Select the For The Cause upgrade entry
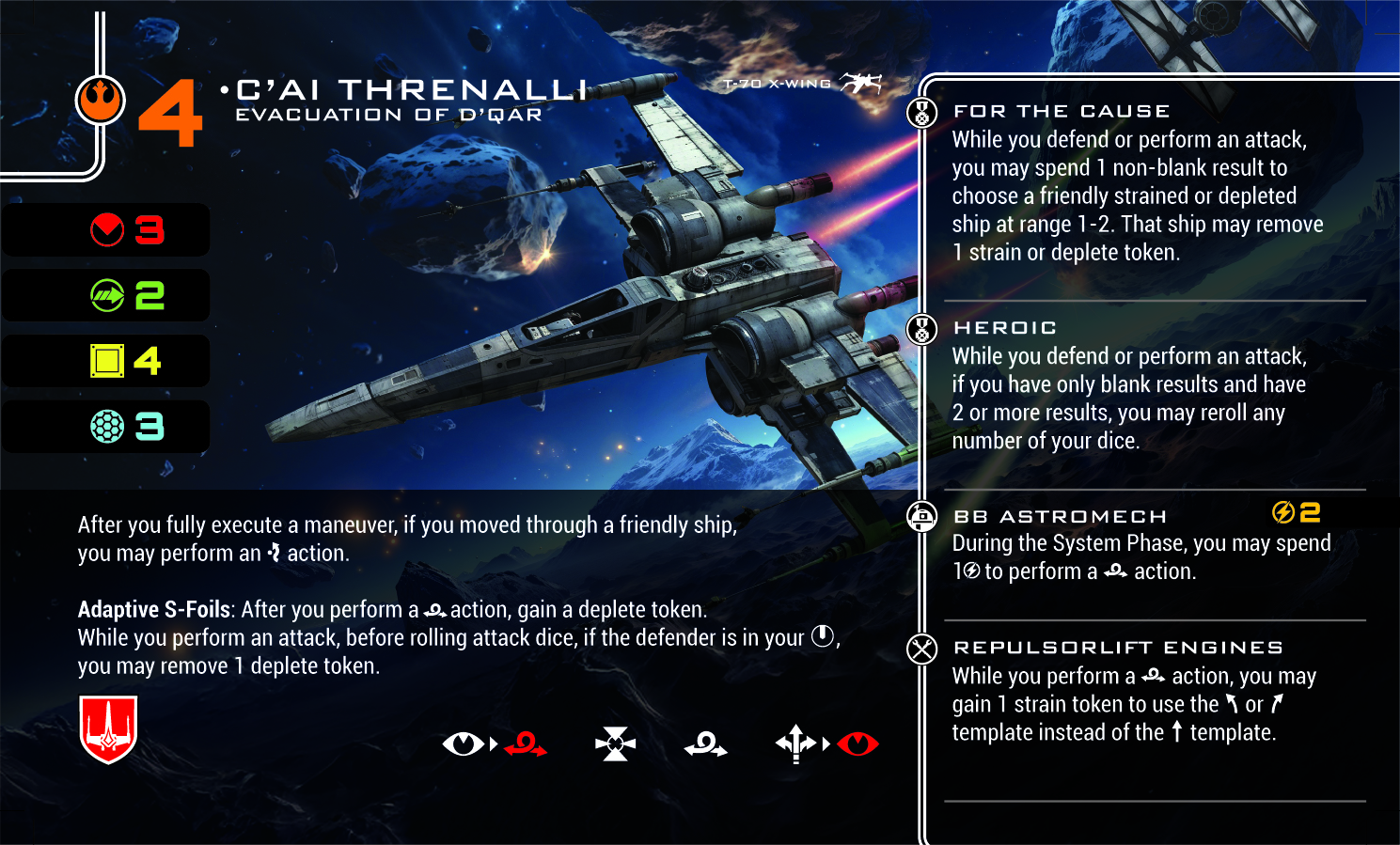The image size is (1400, 845). pos(1062,112)
